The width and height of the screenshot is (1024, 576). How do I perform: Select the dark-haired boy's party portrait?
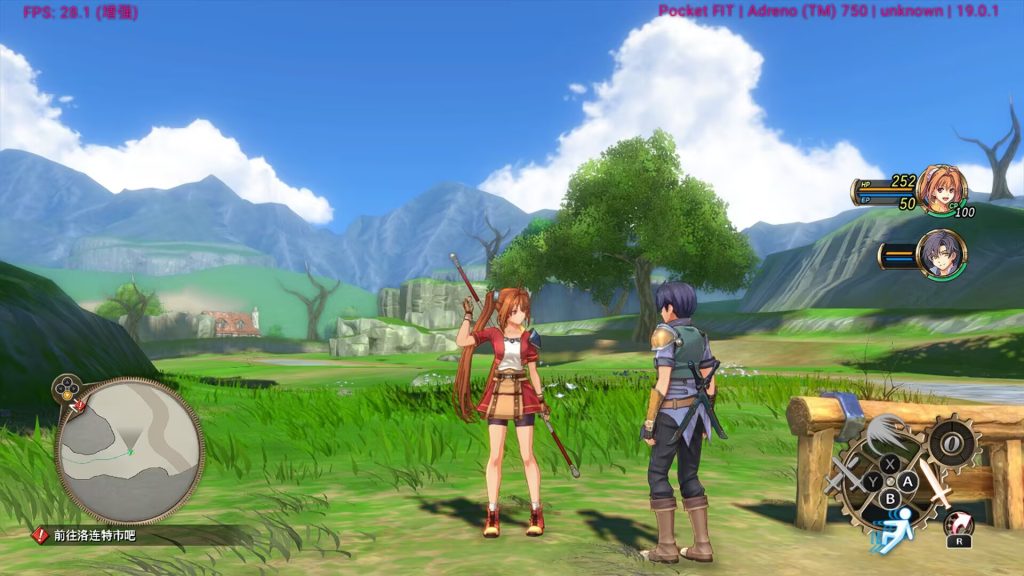941,254
